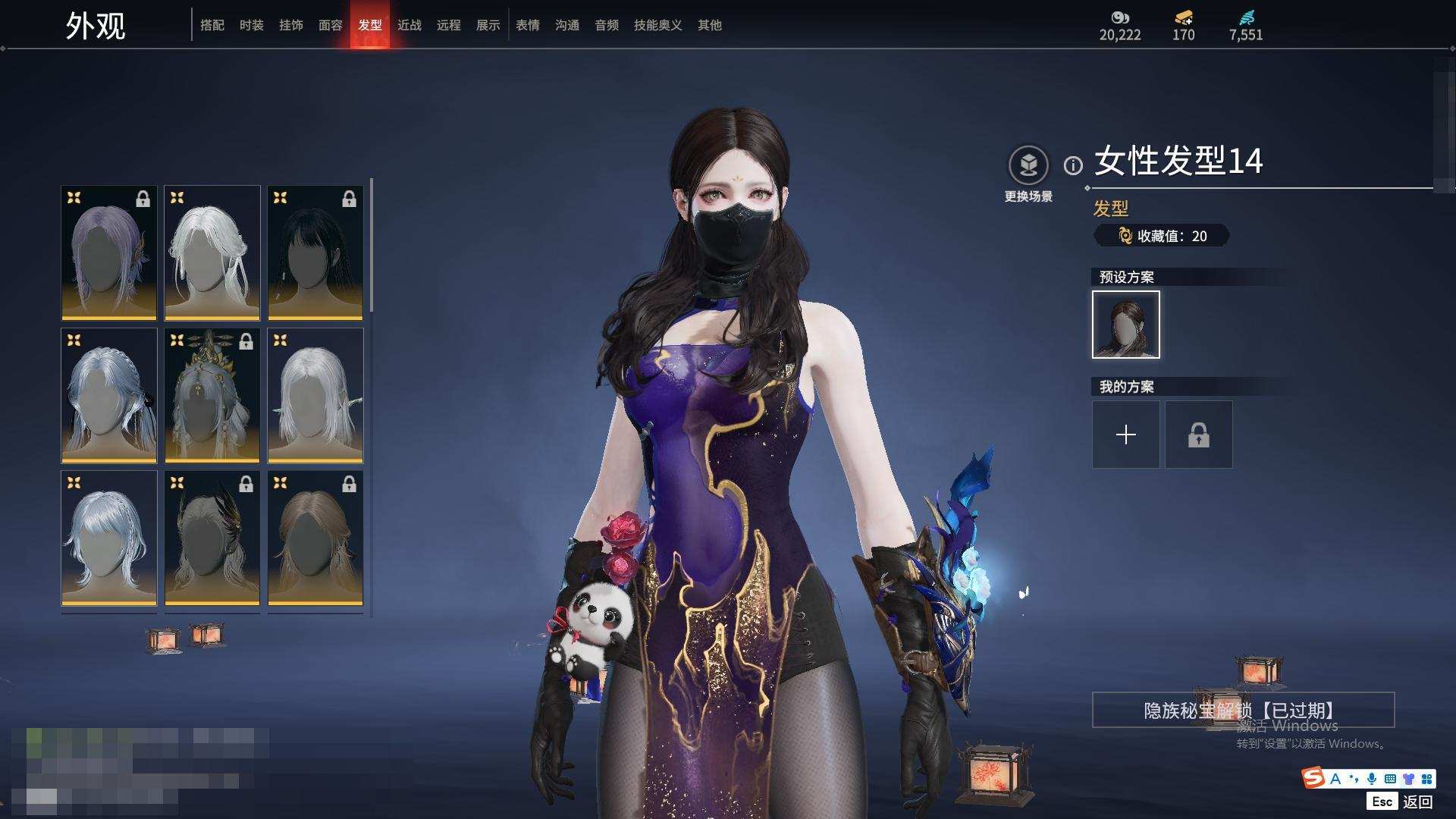This screenshot has width=1456, height=819.
Task: Select the 技能奥义 tab
Action: tap(658, 25)
